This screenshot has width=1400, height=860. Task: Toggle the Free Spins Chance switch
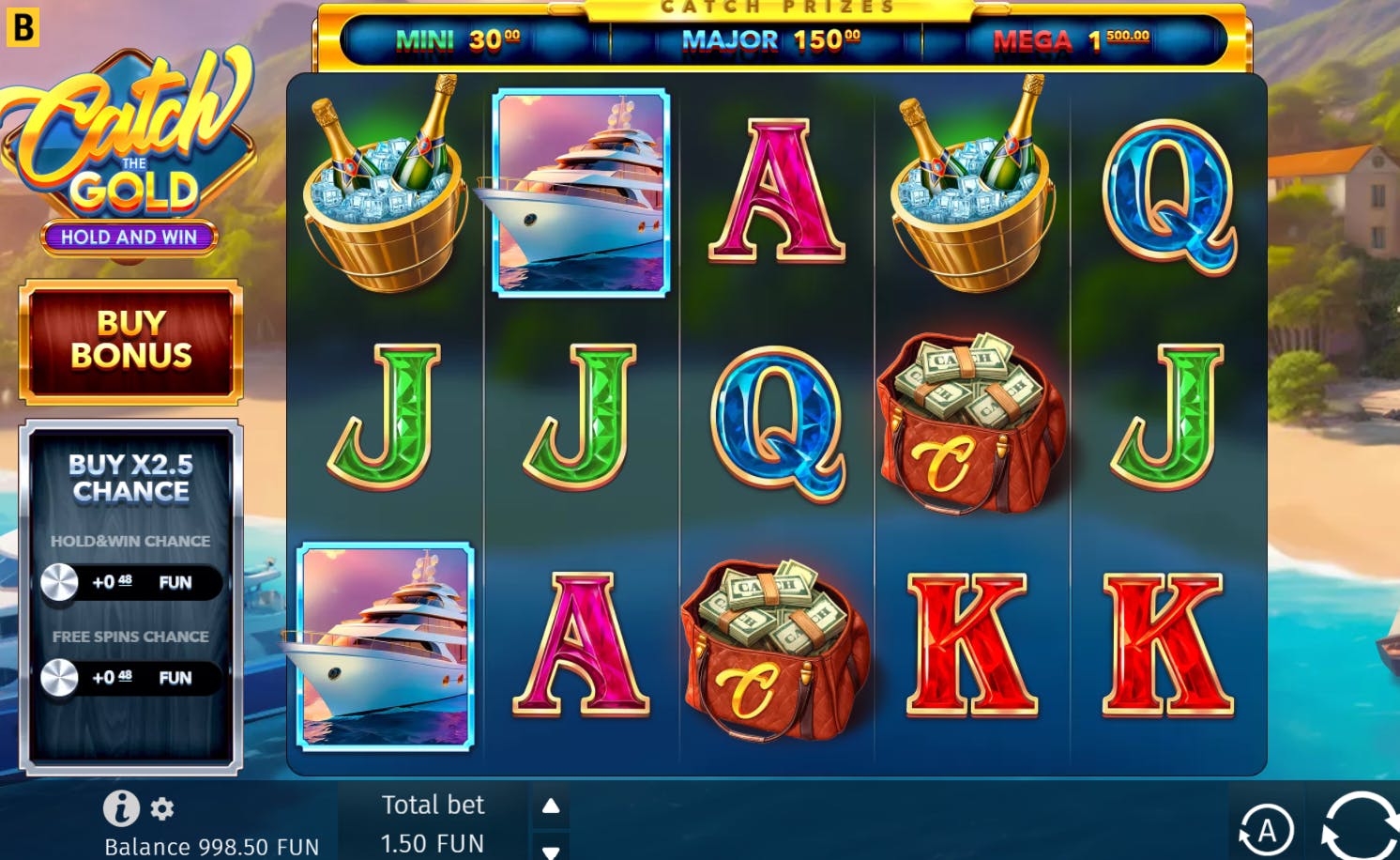pos(61,678)
